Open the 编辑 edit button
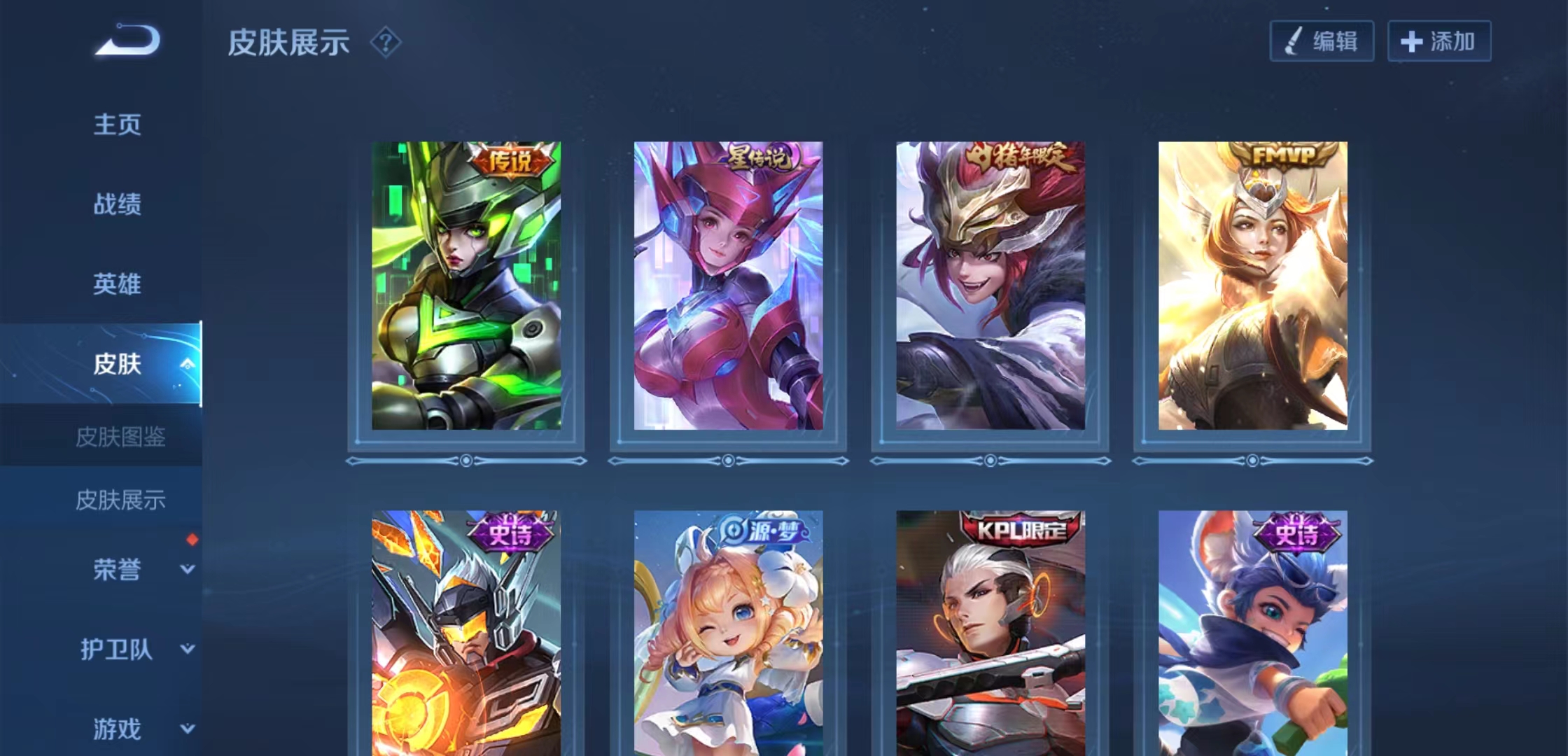1568x756 pixels. (x=1322, y=41)
